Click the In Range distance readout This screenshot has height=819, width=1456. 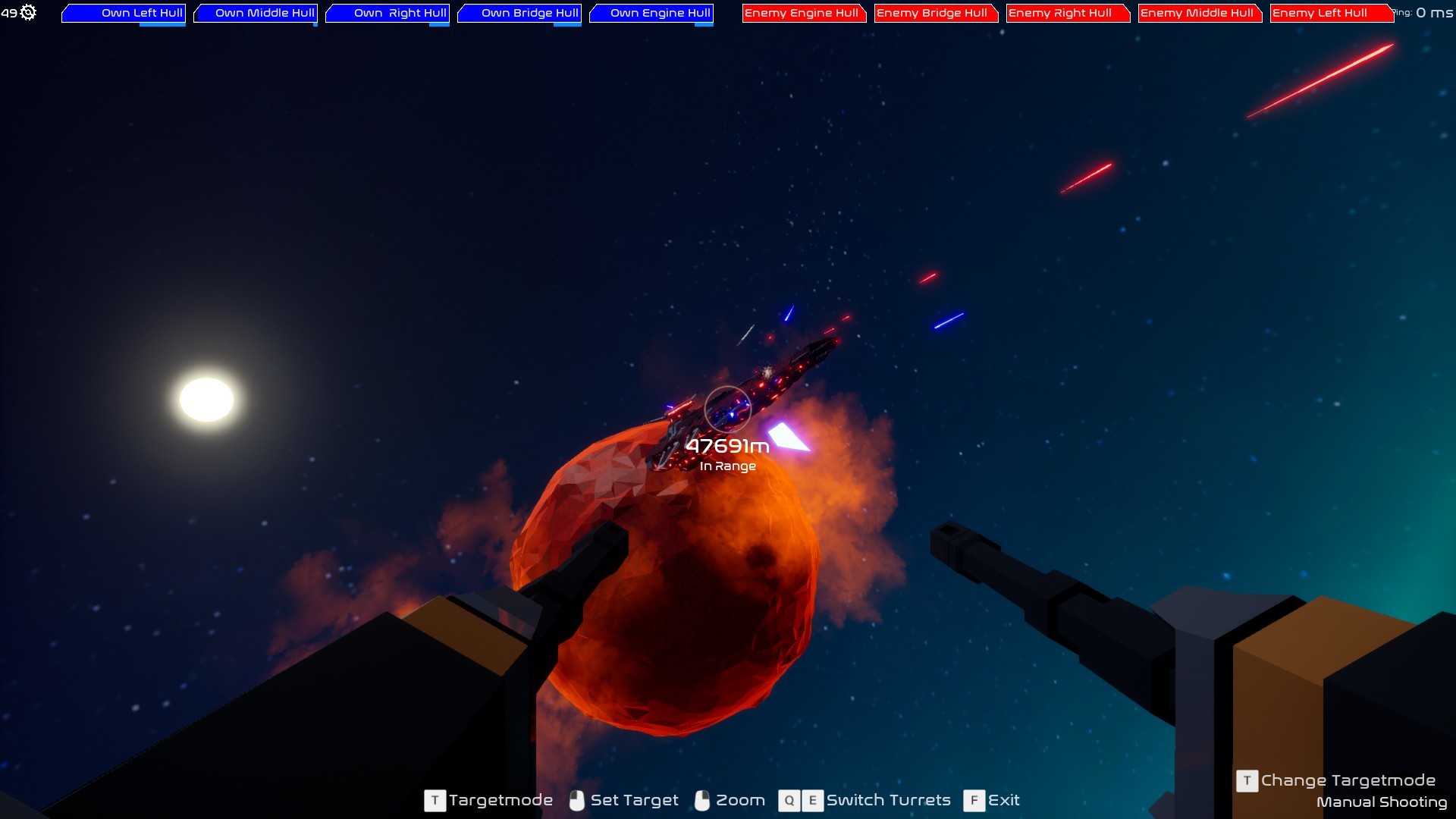tap(729, 466)
